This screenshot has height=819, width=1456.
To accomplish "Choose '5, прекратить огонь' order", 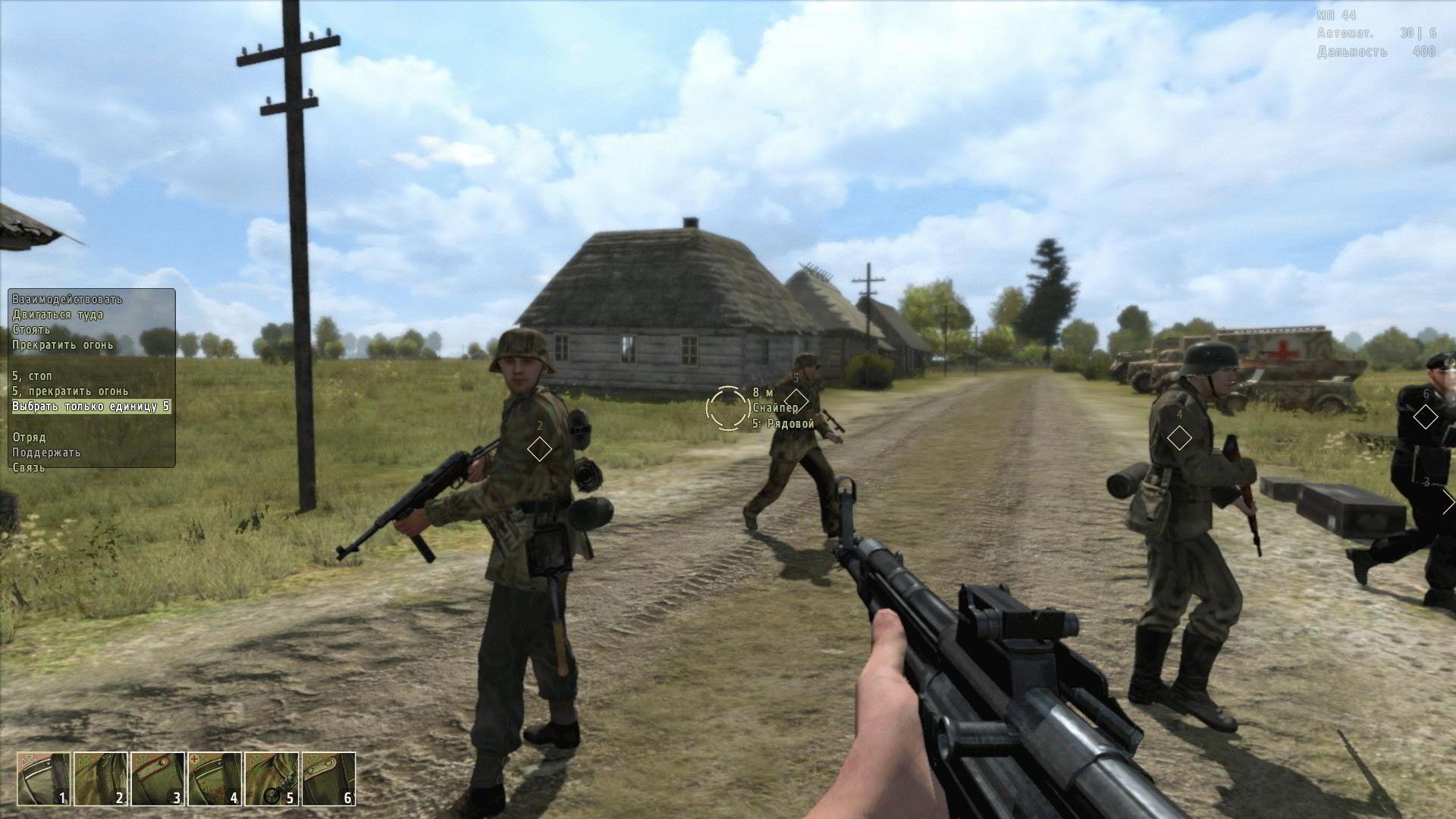I will coord(70,391).
